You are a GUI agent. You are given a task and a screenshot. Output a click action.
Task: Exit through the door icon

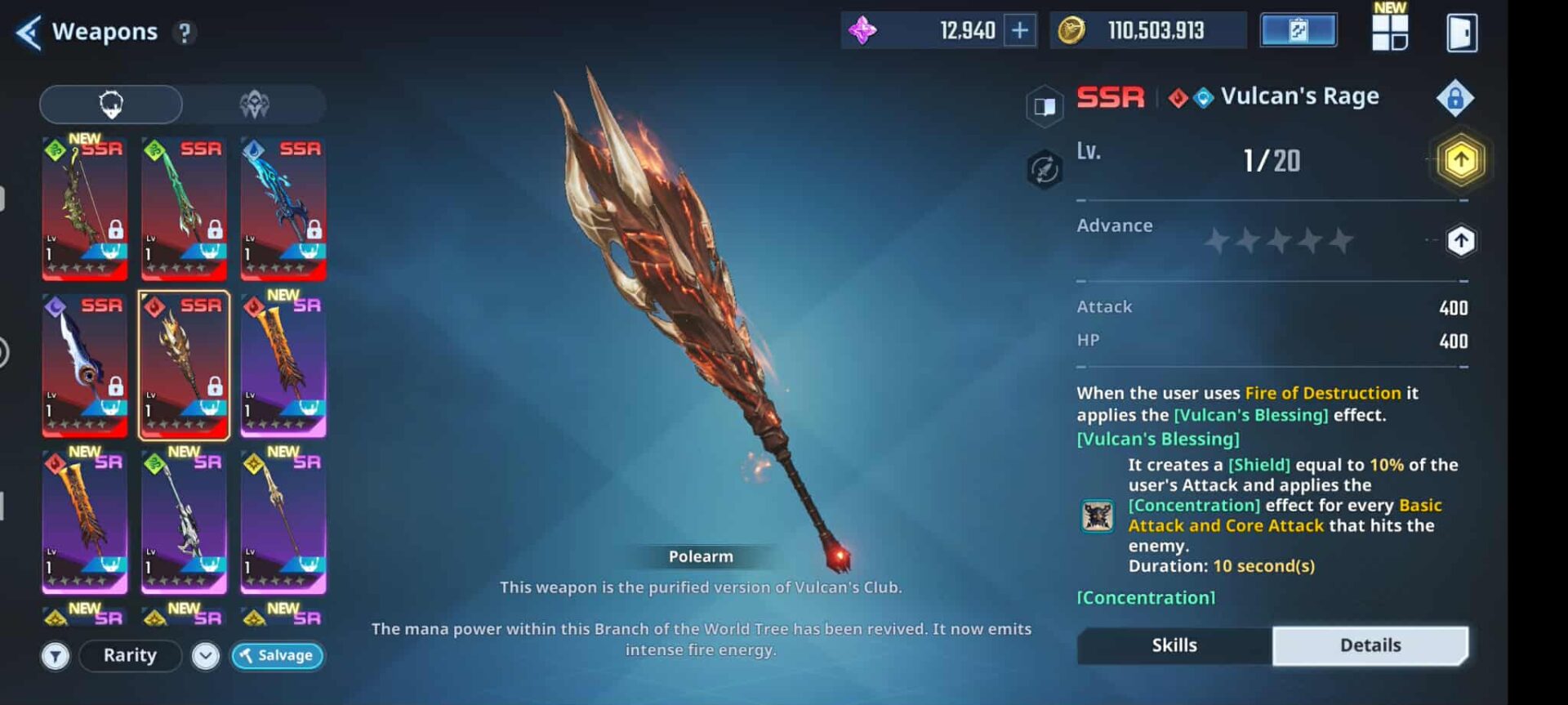[1461, 33]
